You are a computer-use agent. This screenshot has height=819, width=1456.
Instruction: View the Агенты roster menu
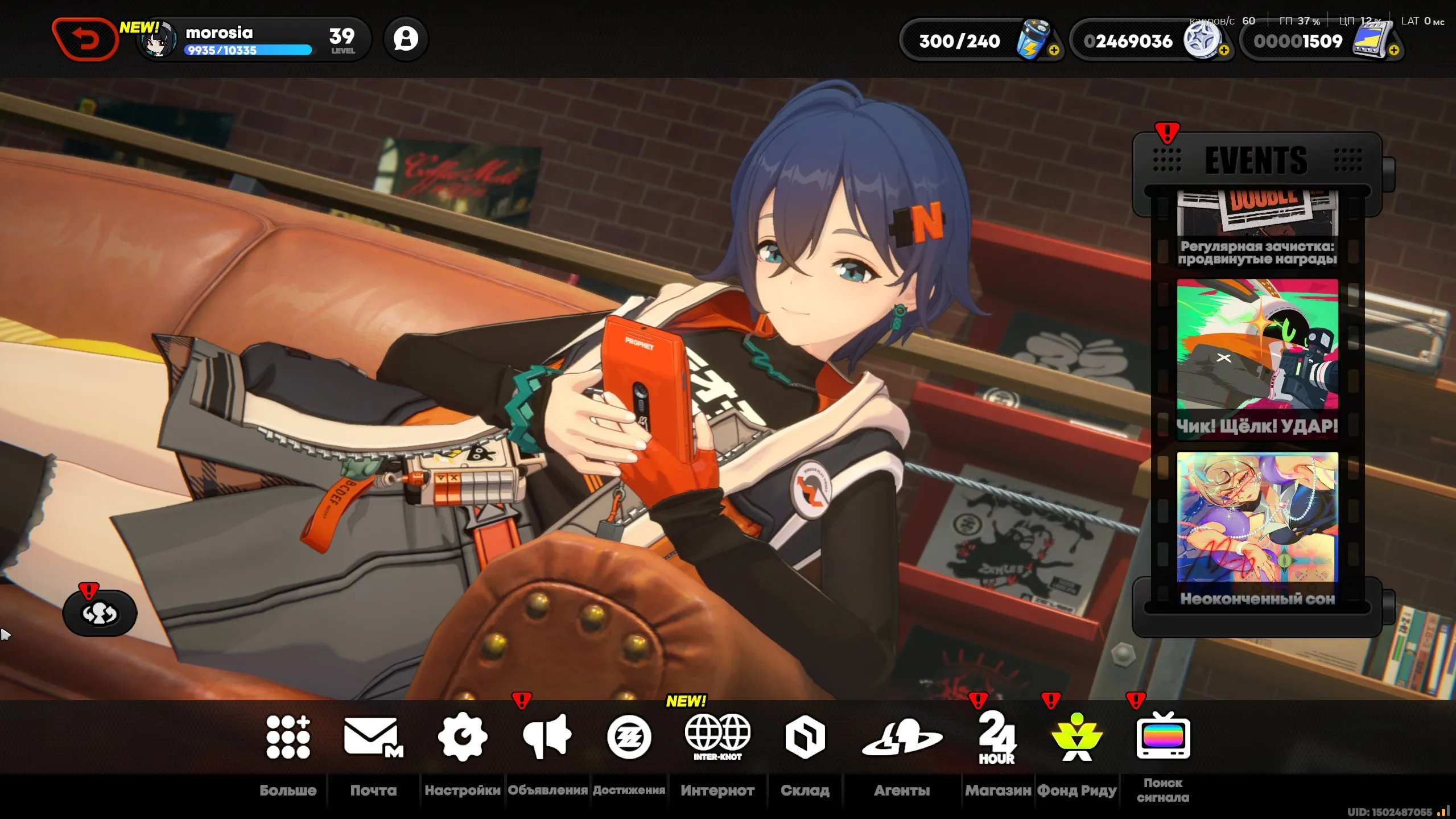pos(902,738)
